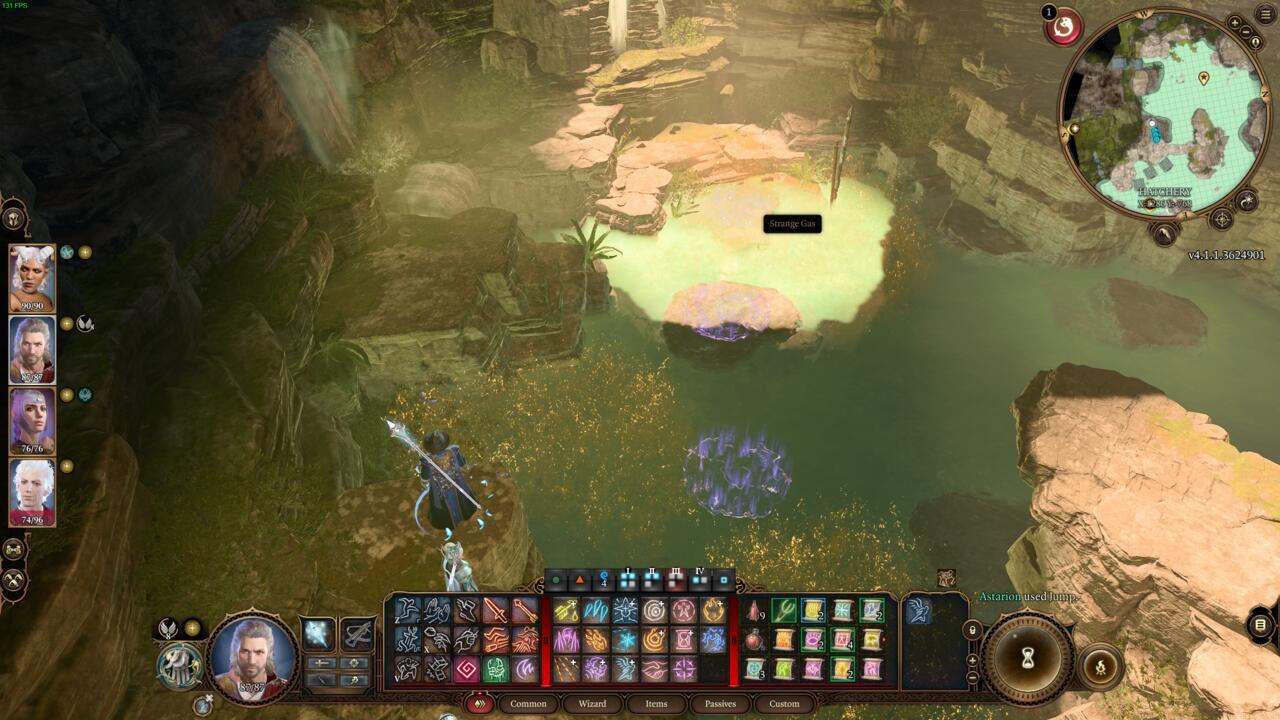Open the Passives tab
Viewport: 1280px width, 720px height.
[x=721, y=704]
